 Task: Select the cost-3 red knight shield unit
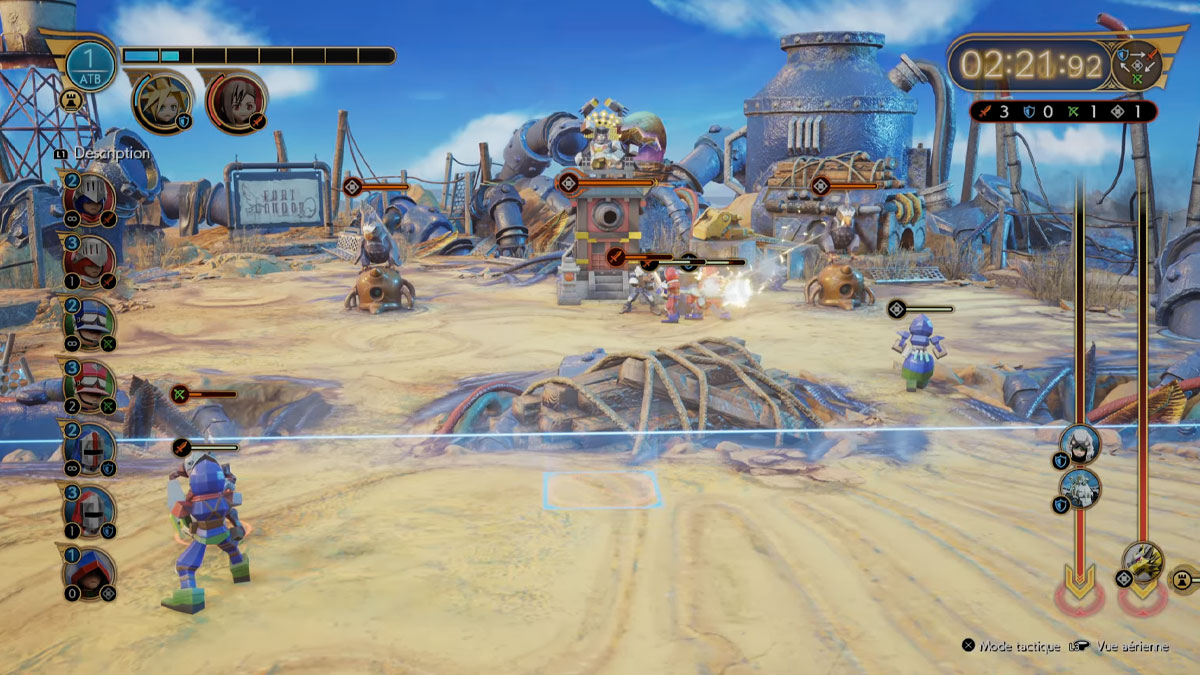(x=89, y=511)
